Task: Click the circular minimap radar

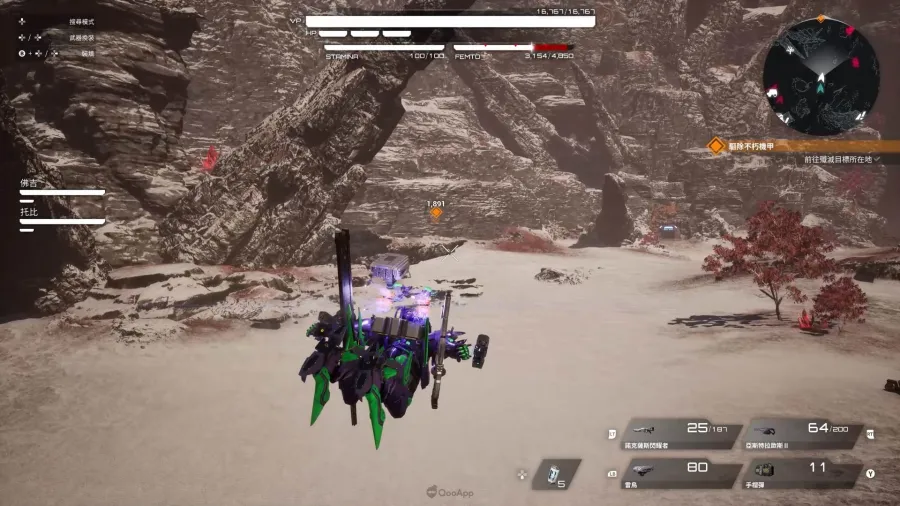Action: [x=820, y=77]
